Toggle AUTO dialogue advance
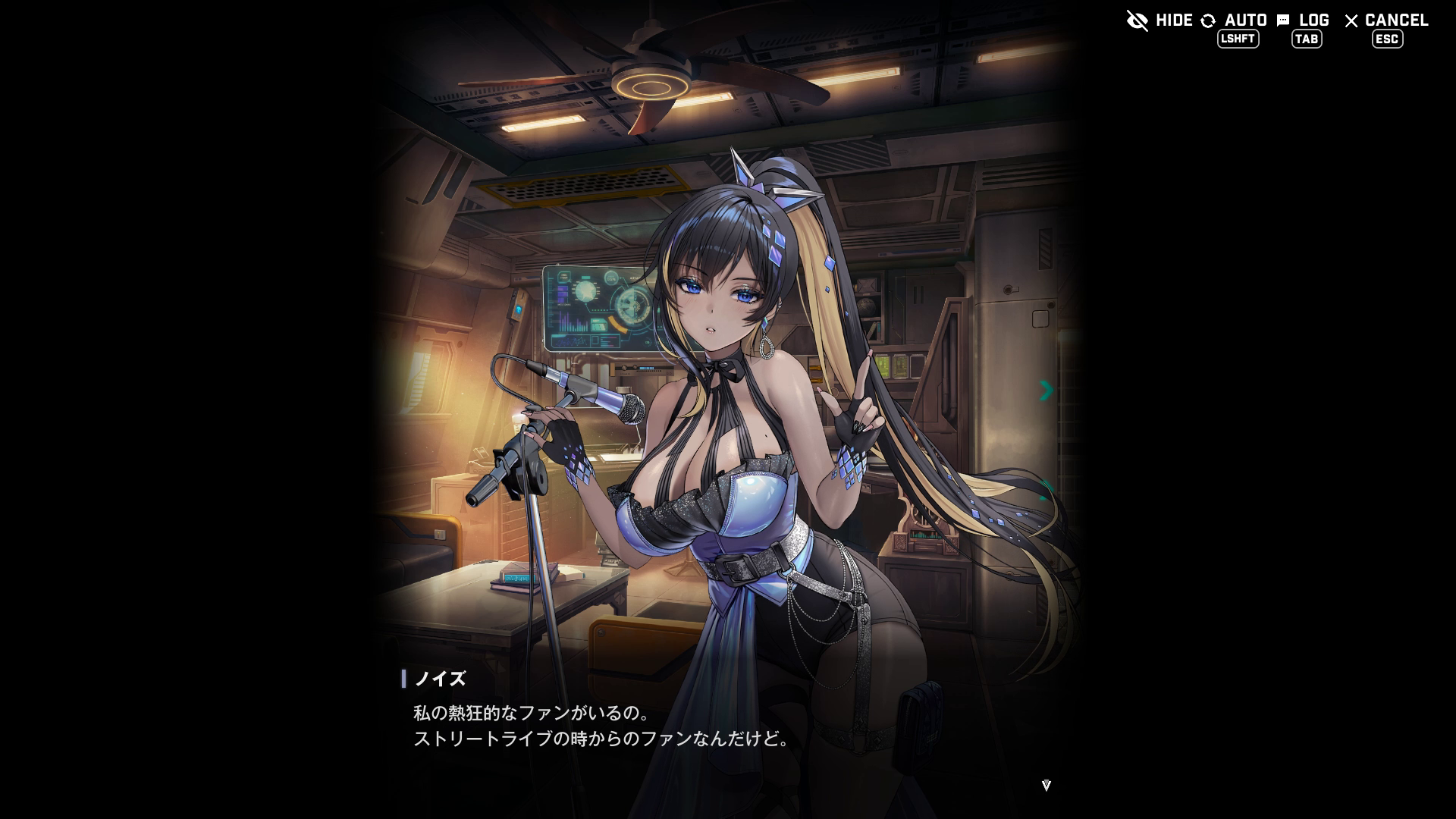1456x819 pixels. pos(1235,20)
